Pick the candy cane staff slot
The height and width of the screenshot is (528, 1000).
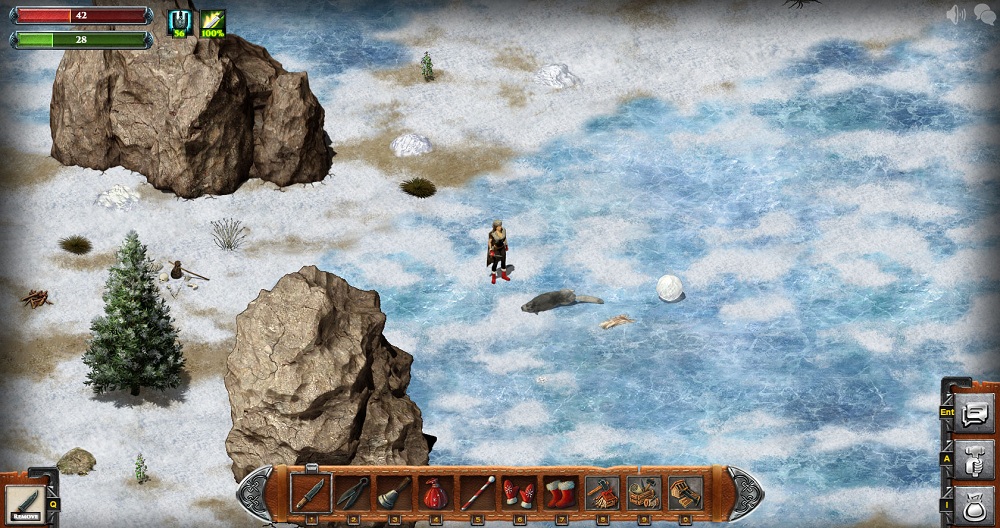point(477,492)
